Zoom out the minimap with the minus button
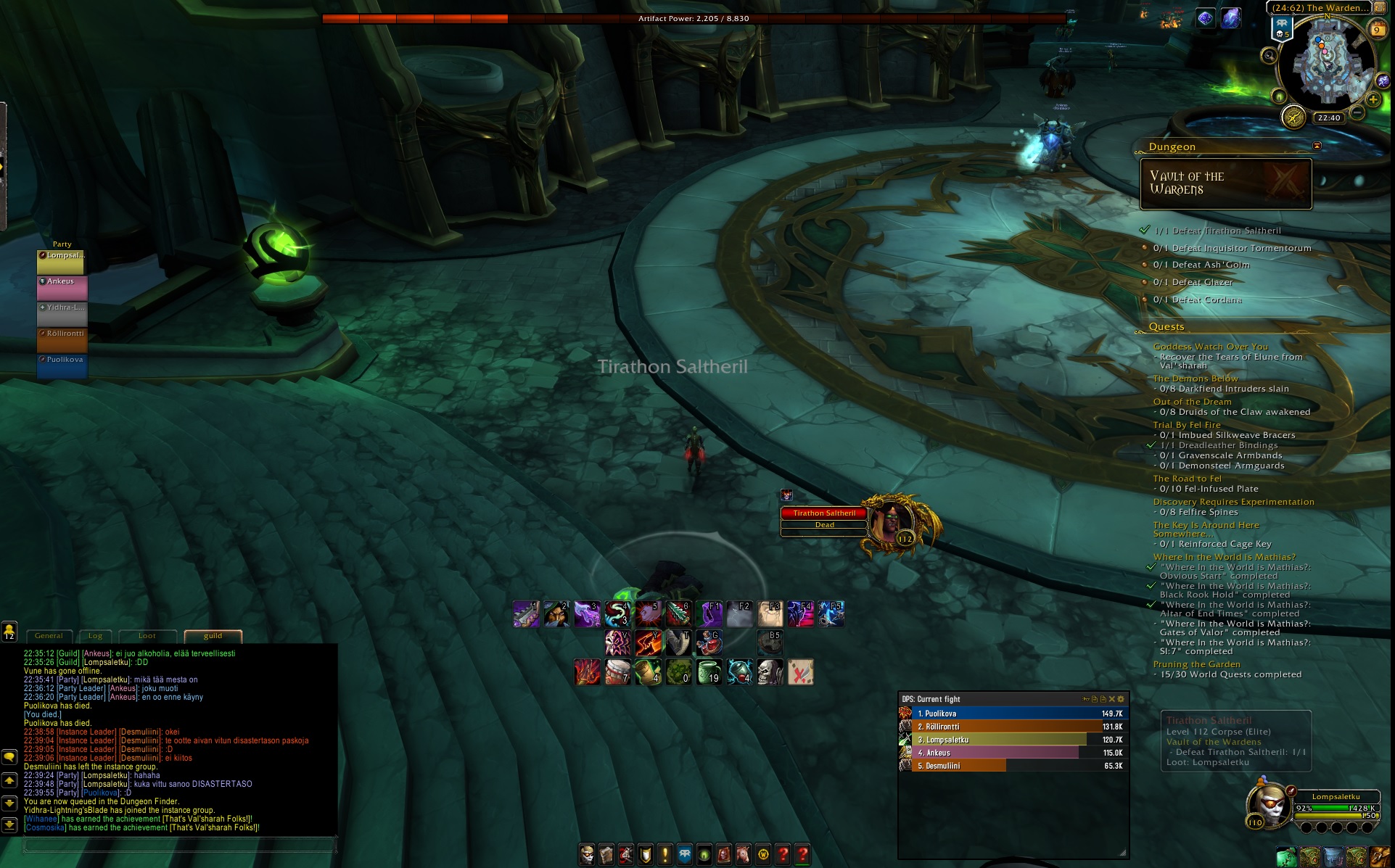 coord(1357,113)
